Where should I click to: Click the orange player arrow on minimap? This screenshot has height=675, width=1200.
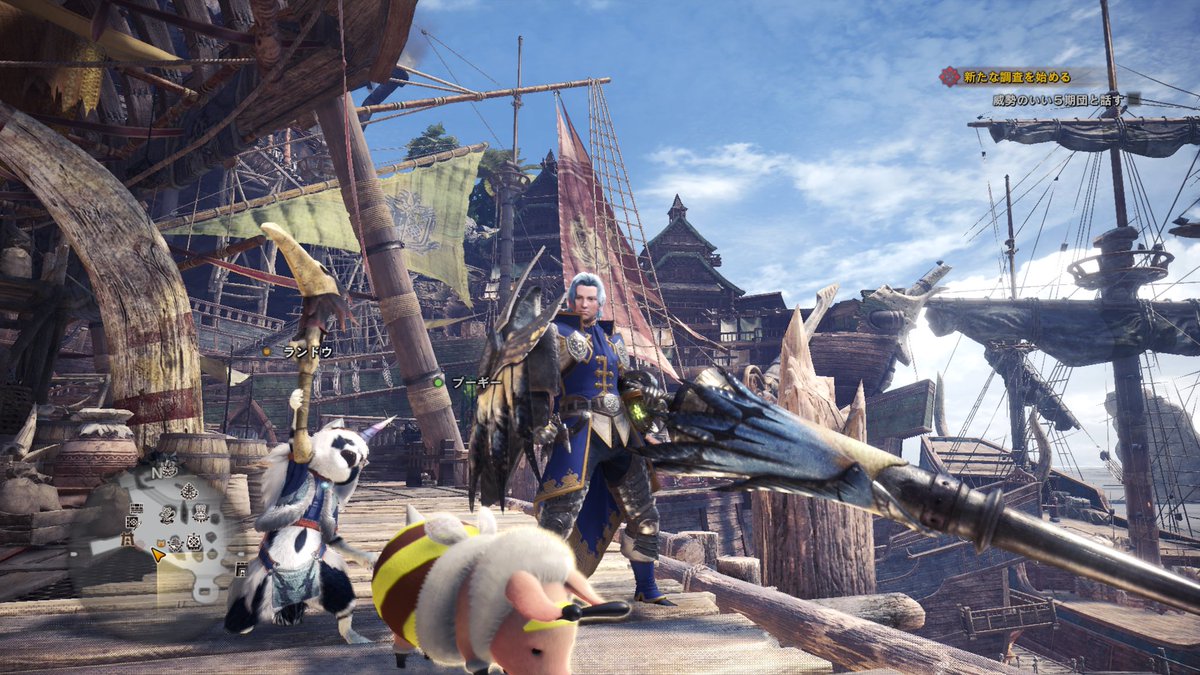click(158, 552)
